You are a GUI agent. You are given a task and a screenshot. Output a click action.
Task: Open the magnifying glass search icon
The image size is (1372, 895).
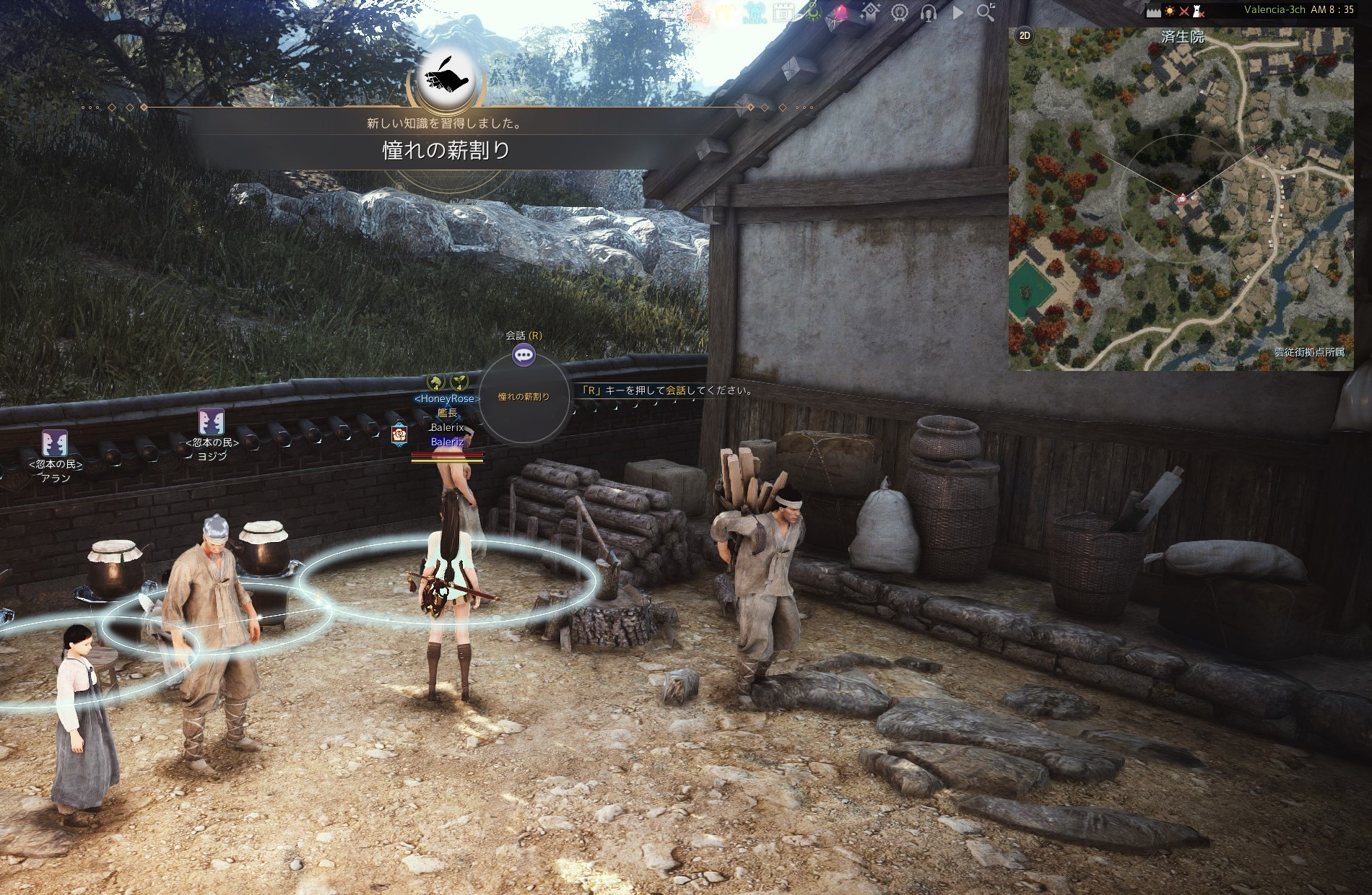(985, 12)
